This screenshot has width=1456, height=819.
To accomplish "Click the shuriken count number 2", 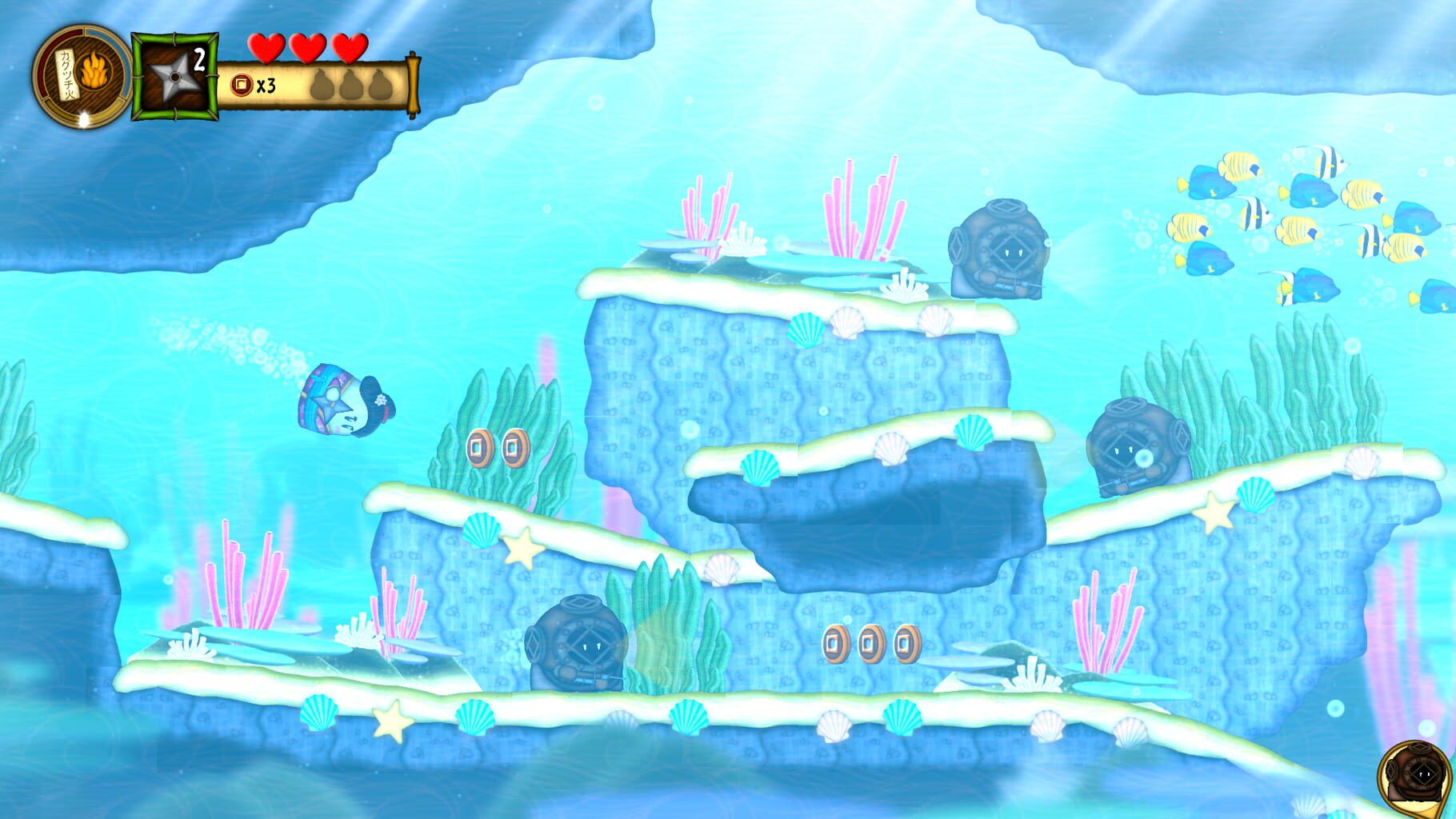I will [x=198, y=58].
